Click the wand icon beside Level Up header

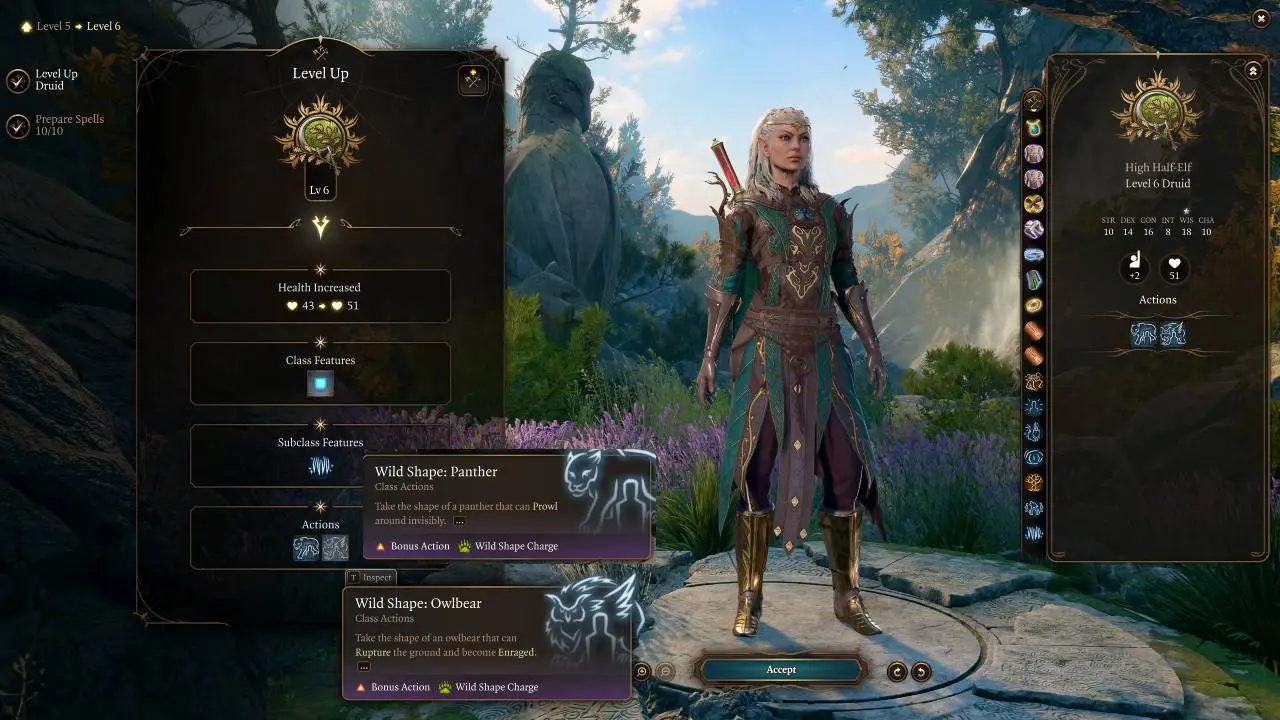click(x=472, y=80)
